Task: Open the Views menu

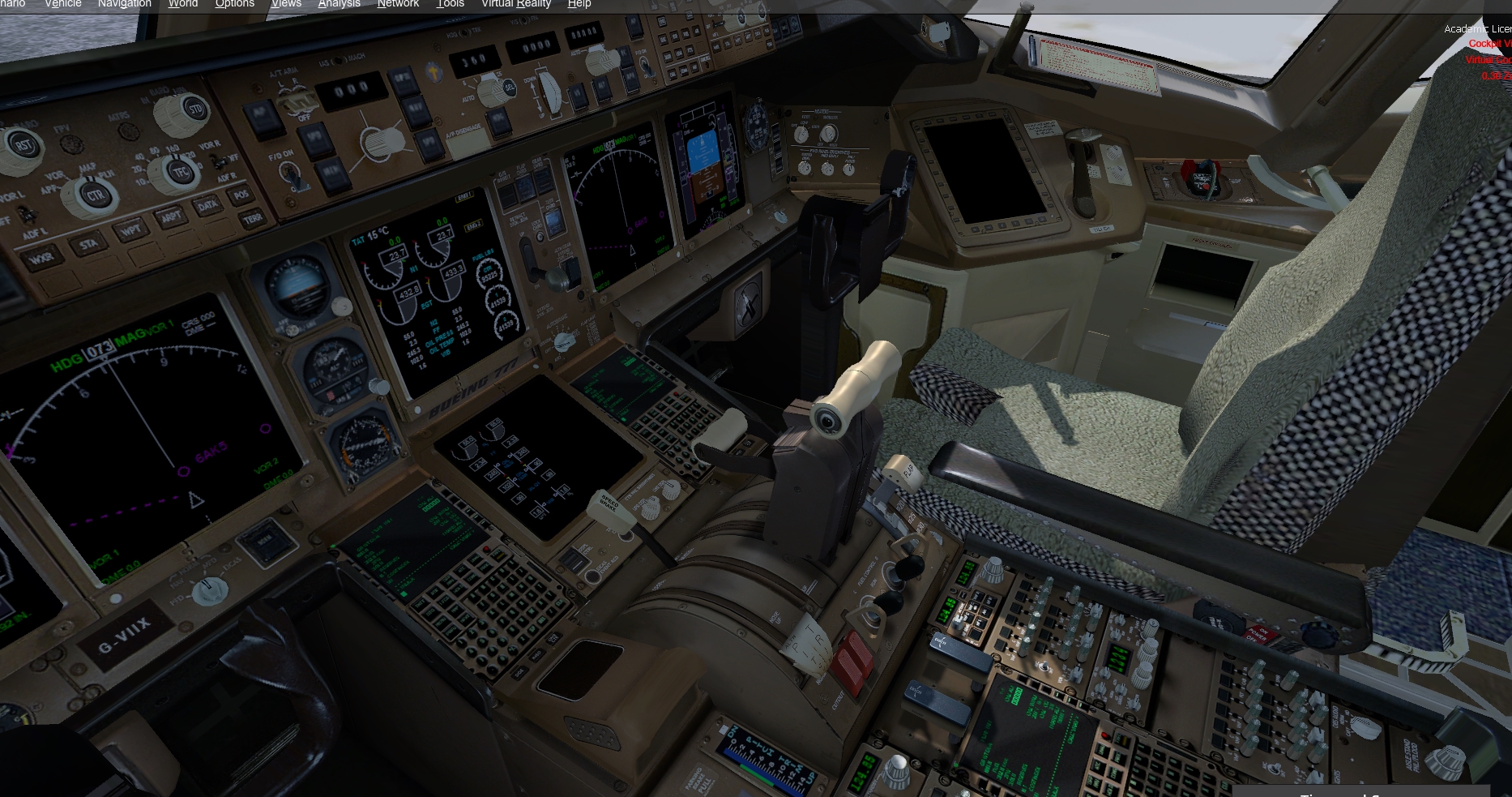Action: 286,4
